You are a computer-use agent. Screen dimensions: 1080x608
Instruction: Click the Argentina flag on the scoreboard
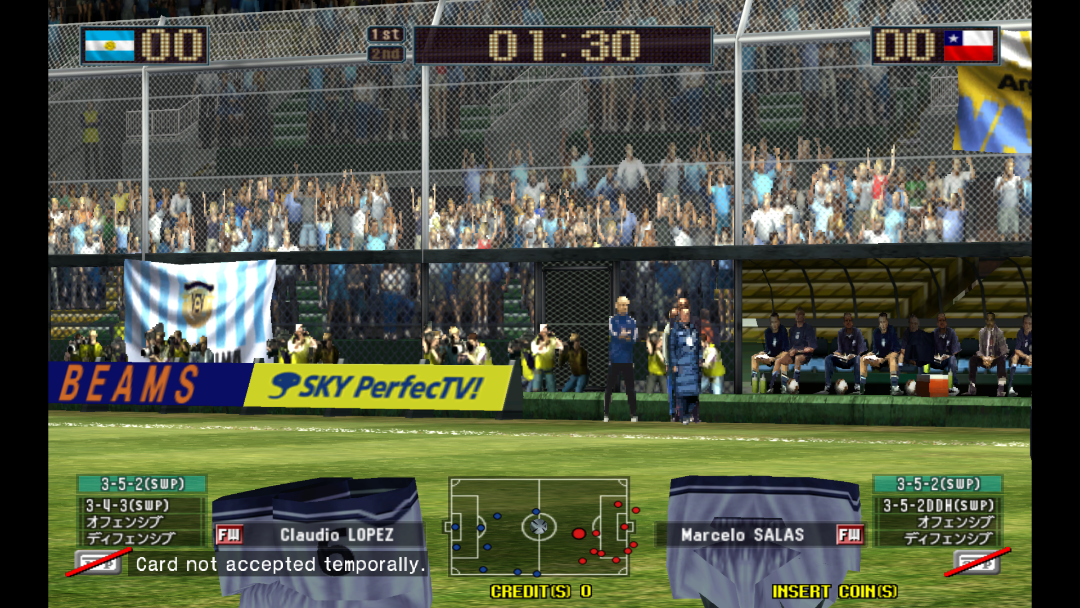pyautogui.click(x=109, y=46)
